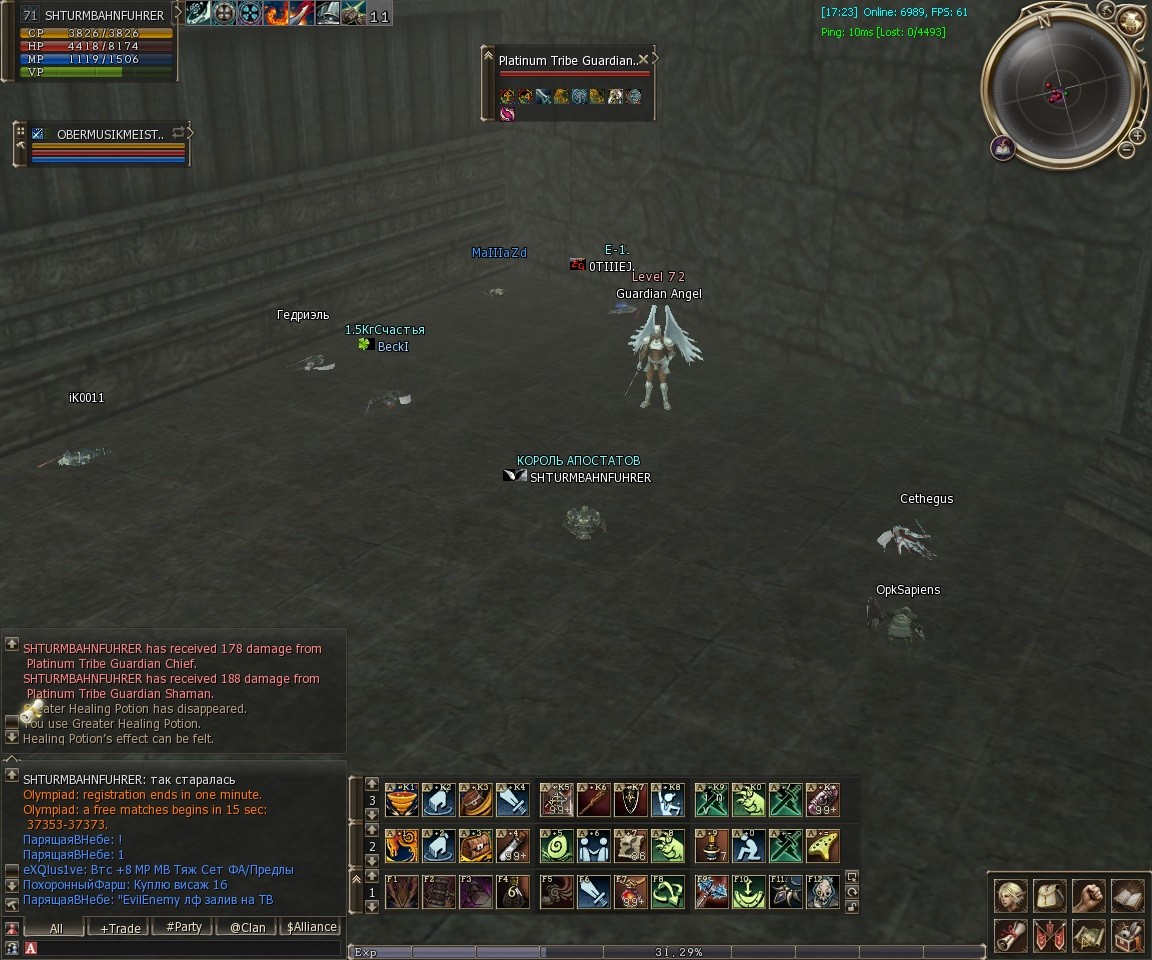The image size is (1152, 960).
Task: Use the F12 skull skill slot
Action: point(823,891)
